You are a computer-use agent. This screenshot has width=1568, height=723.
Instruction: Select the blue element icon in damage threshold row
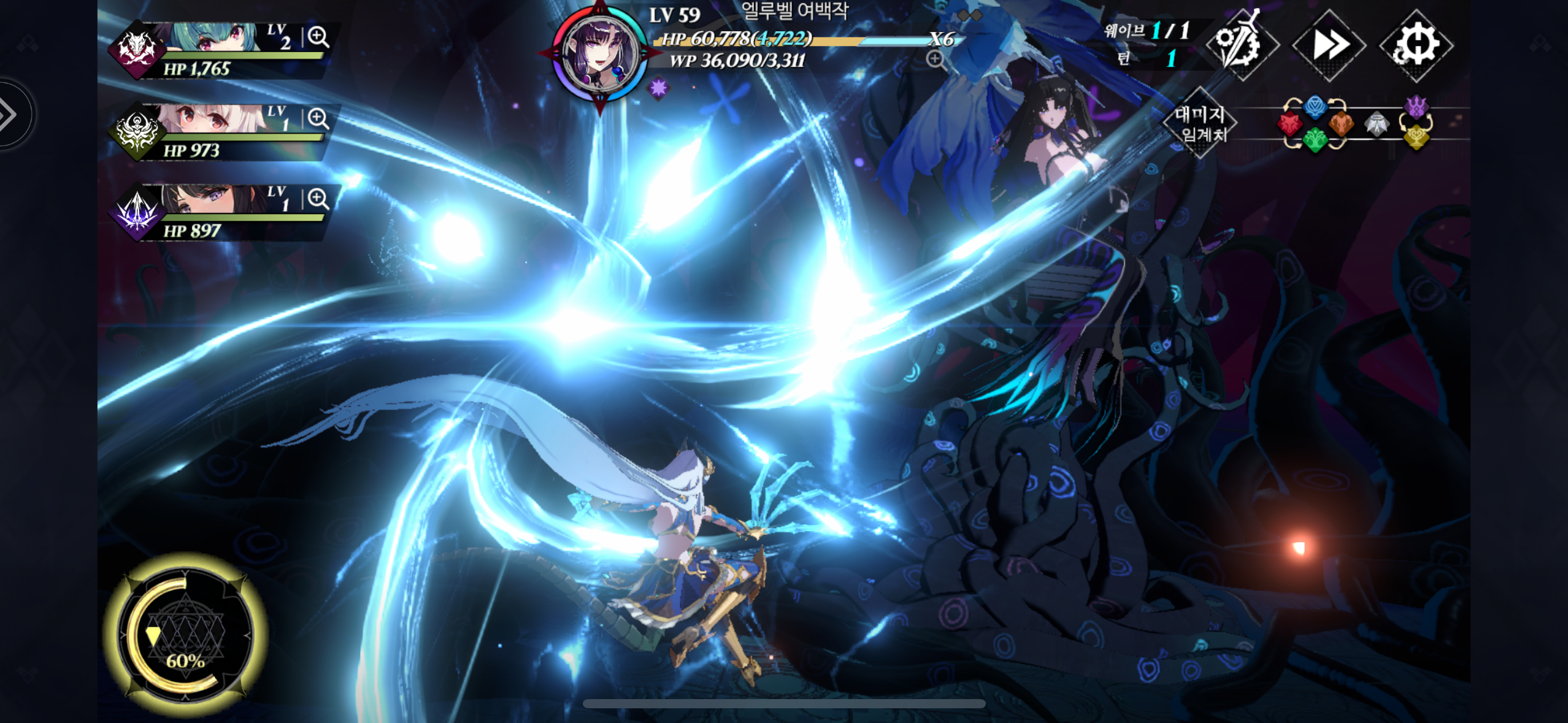coord(1315,108)
